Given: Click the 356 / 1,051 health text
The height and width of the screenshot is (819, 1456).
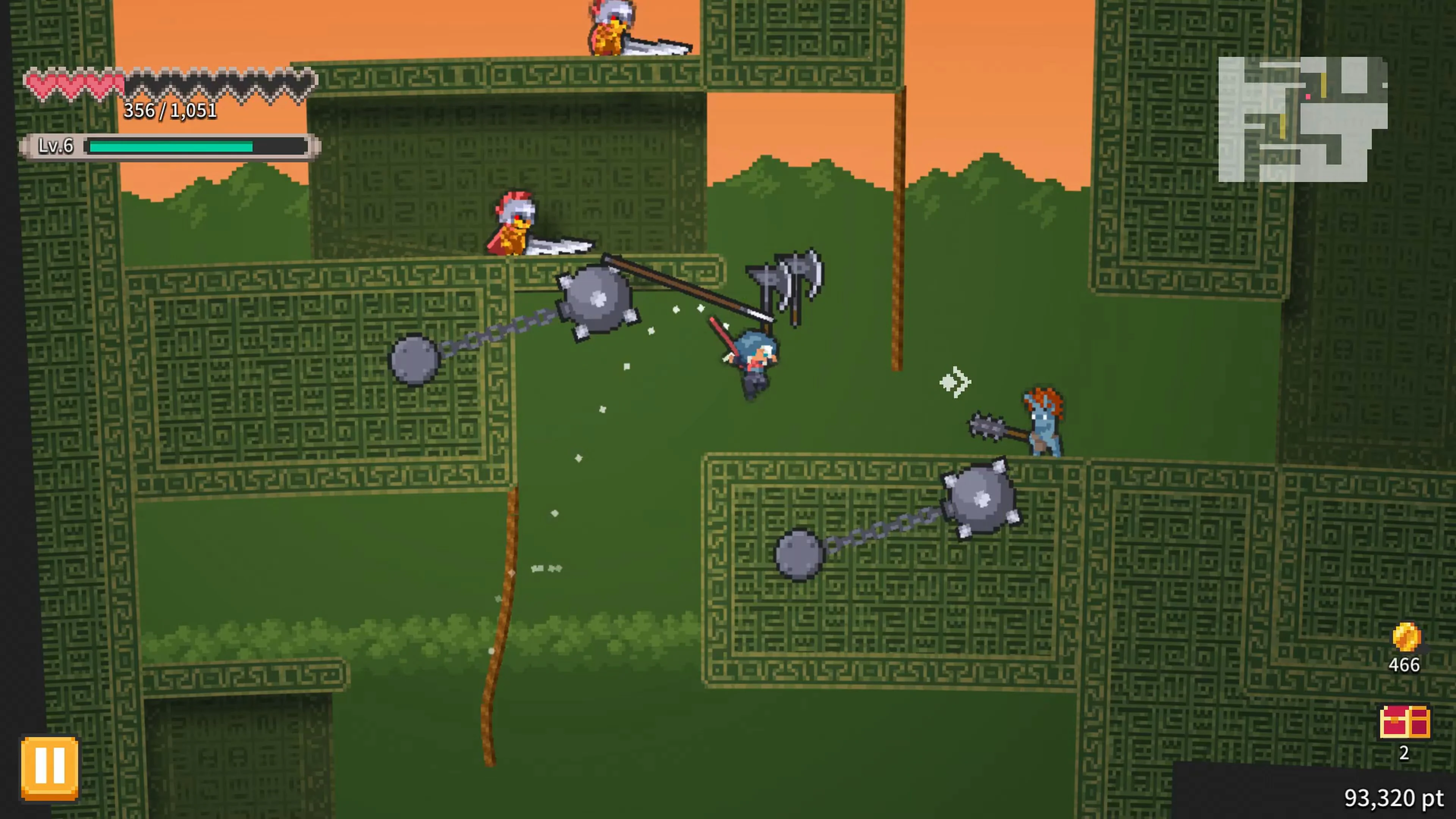Looking at the screenshot, I should 171,111.
